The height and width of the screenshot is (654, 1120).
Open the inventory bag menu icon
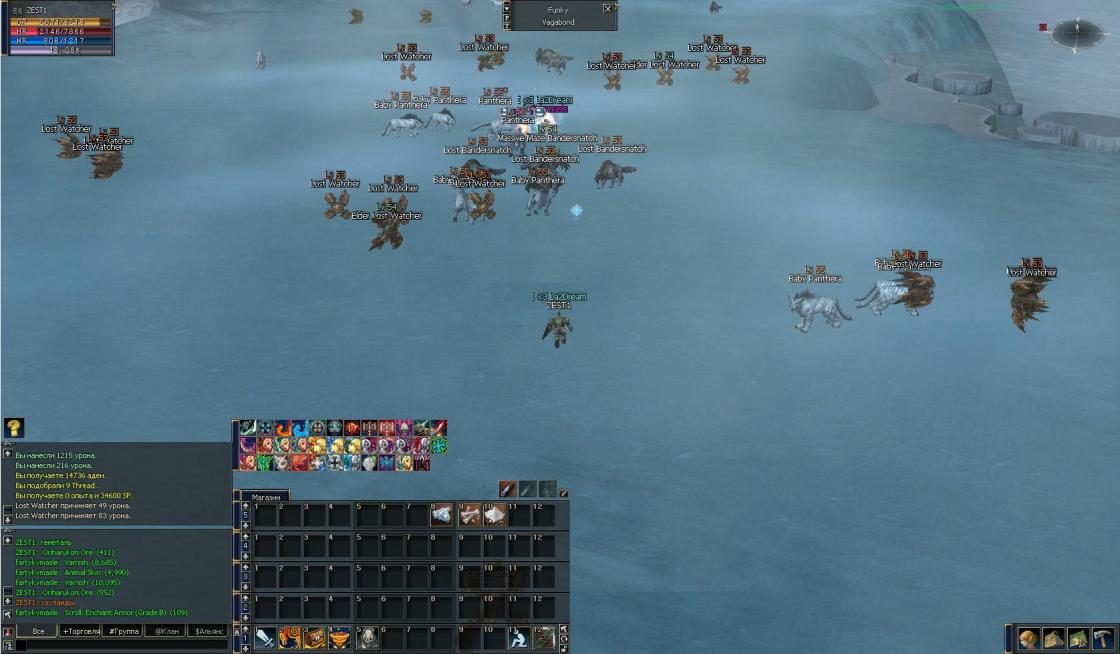[1053, 639]
